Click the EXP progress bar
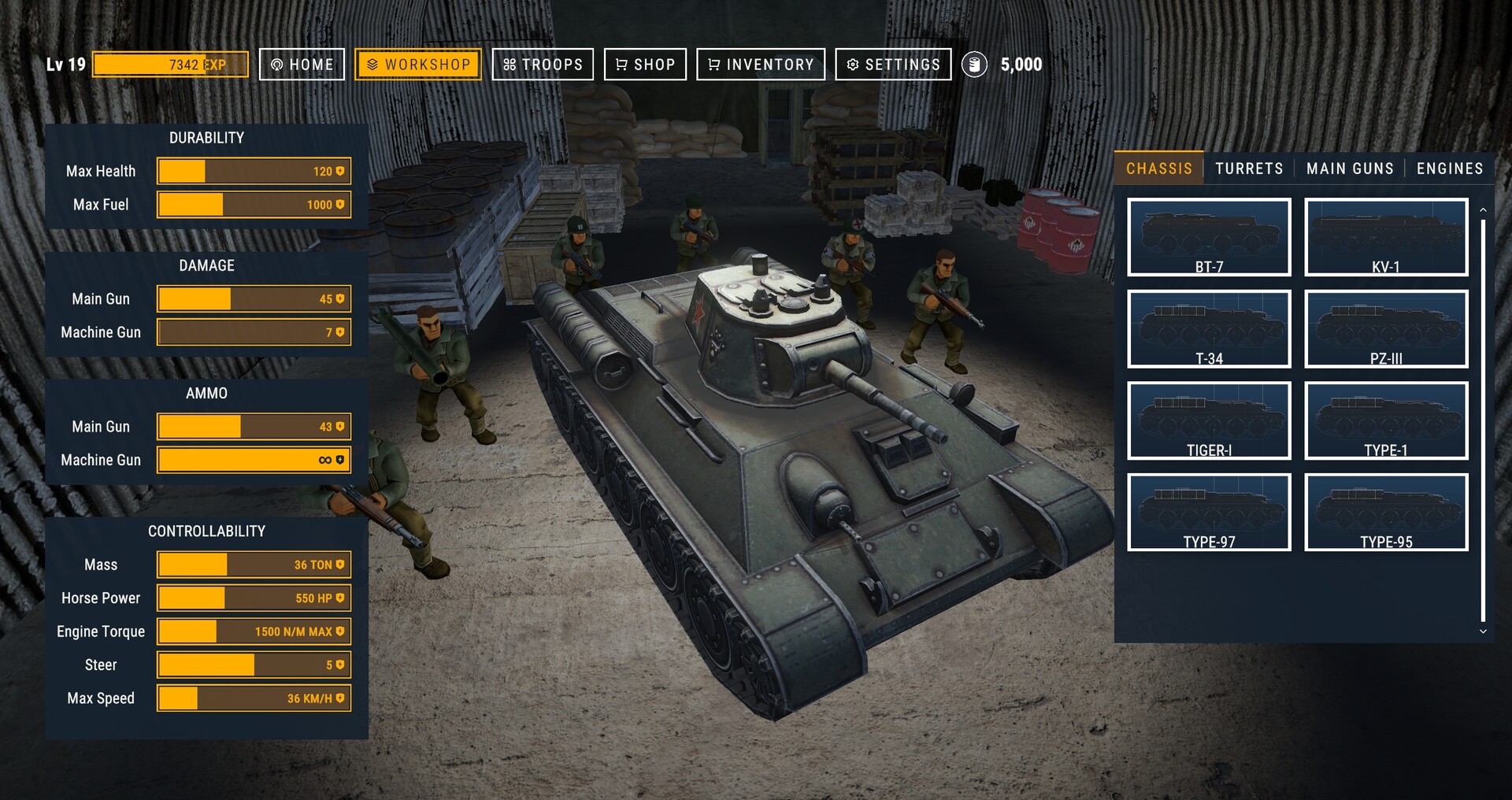 click(x=169, y=65)
